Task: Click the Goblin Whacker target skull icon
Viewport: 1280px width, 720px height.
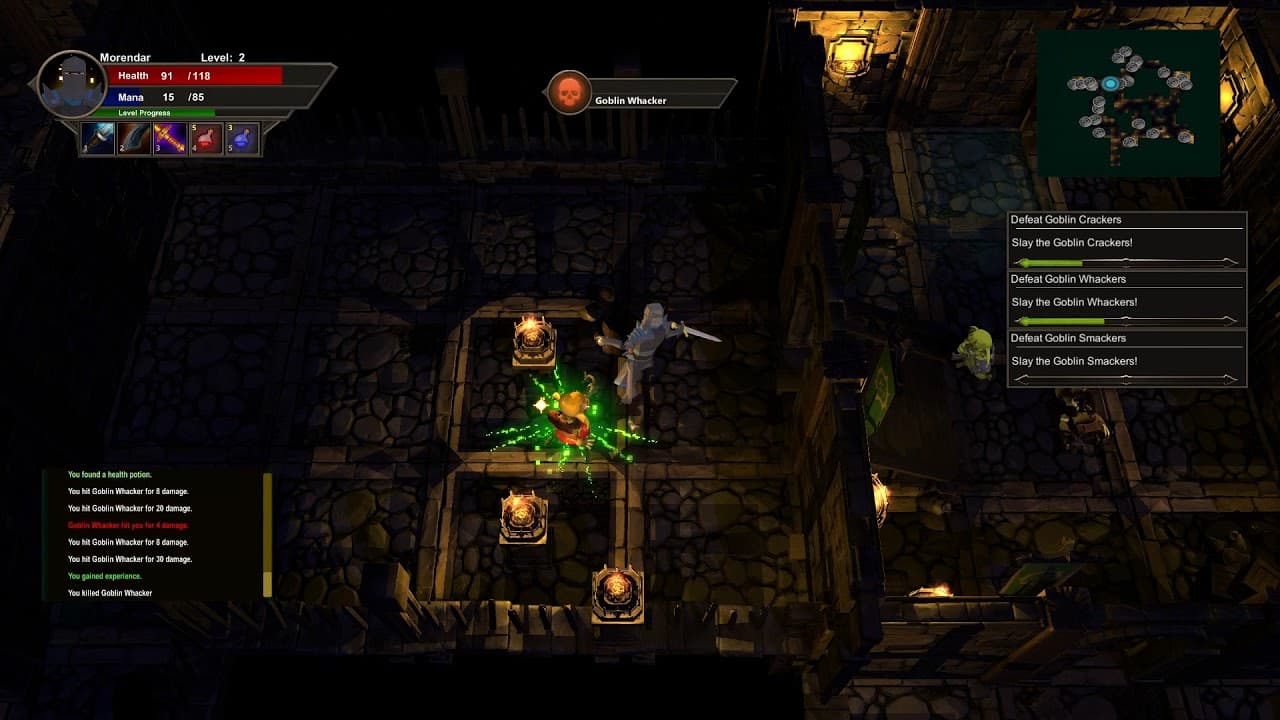Action: (569, 93)
